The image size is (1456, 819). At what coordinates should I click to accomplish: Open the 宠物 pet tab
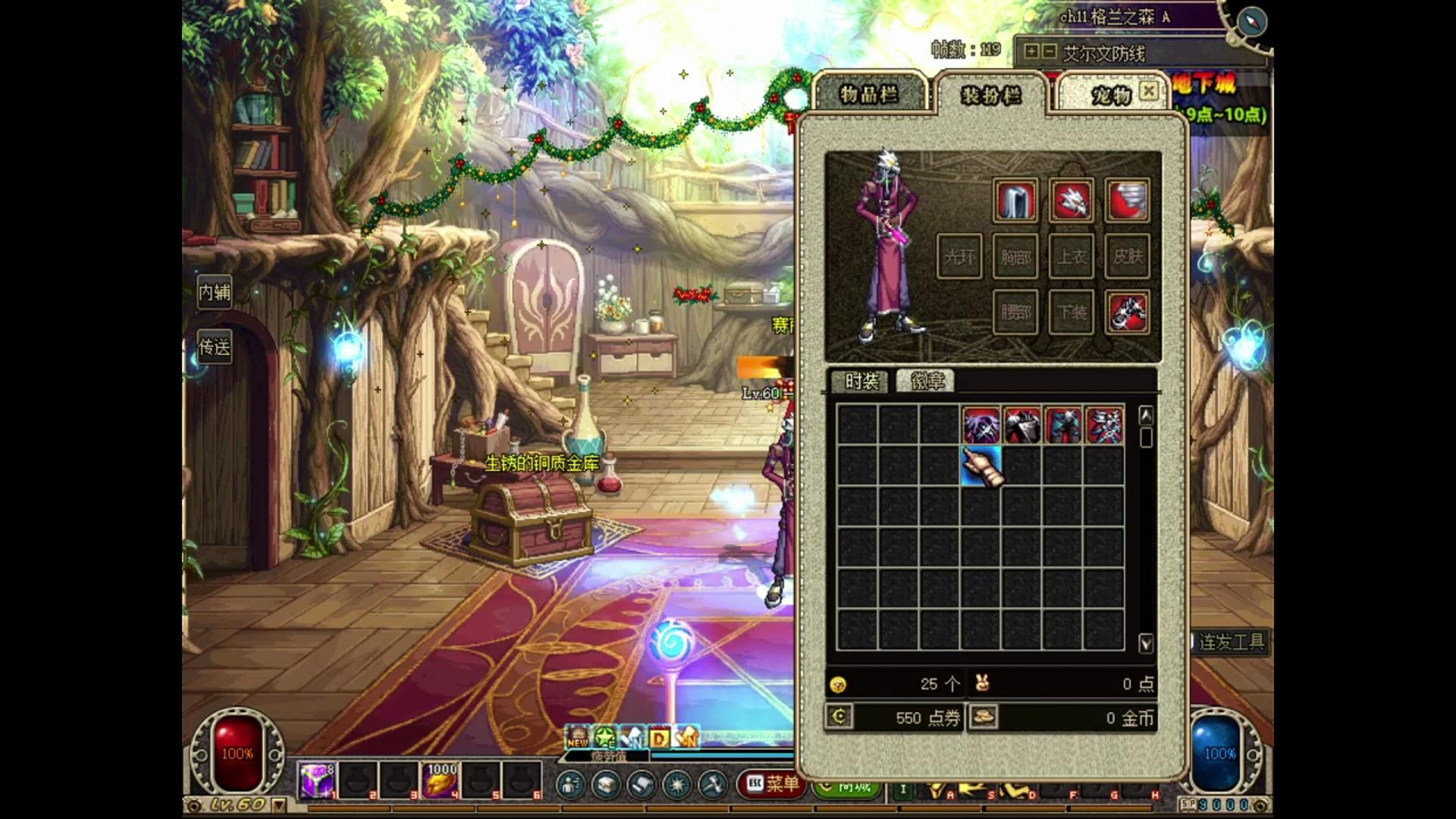click(x=1111, y=95)
